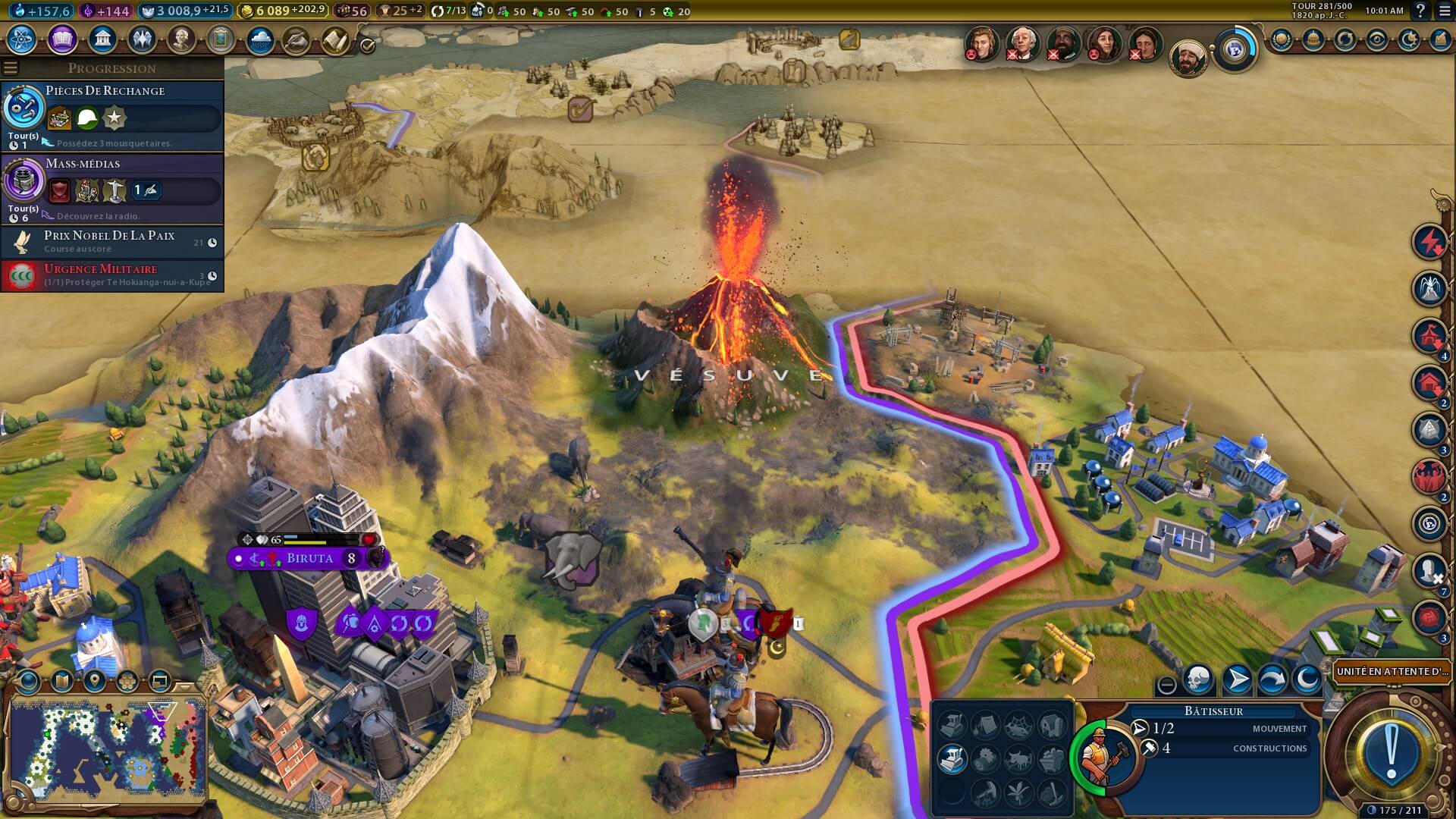The height and width of the screenshot is (819, 1456).
Task: Open the climate rain-cloud panel
Action: (x=260, y=39)
